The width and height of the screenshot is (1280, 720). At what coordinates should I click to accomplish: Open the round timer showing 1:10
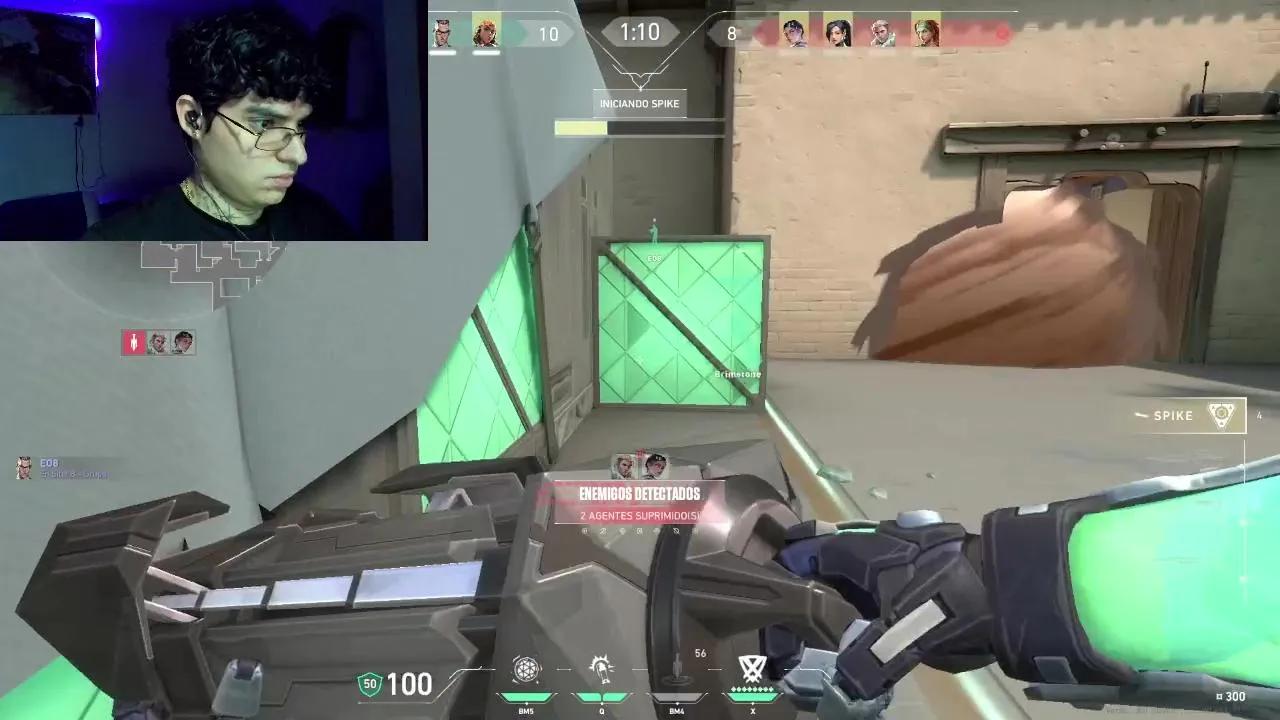coord(640,31)
